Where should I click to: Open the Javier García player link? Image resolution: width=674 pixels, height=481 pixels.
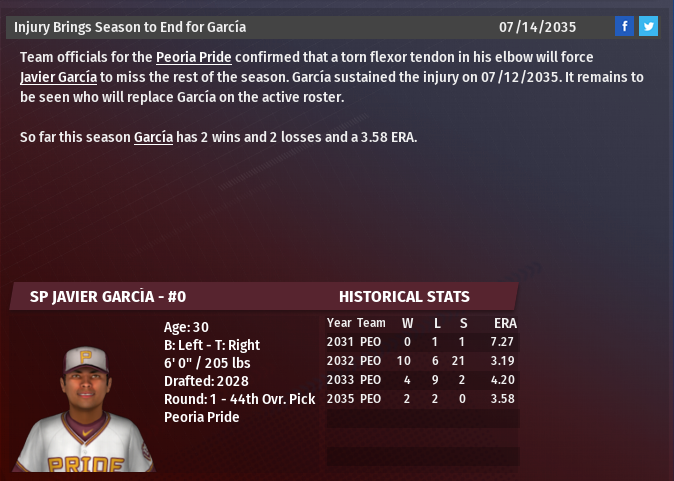[x=59, y=77]
